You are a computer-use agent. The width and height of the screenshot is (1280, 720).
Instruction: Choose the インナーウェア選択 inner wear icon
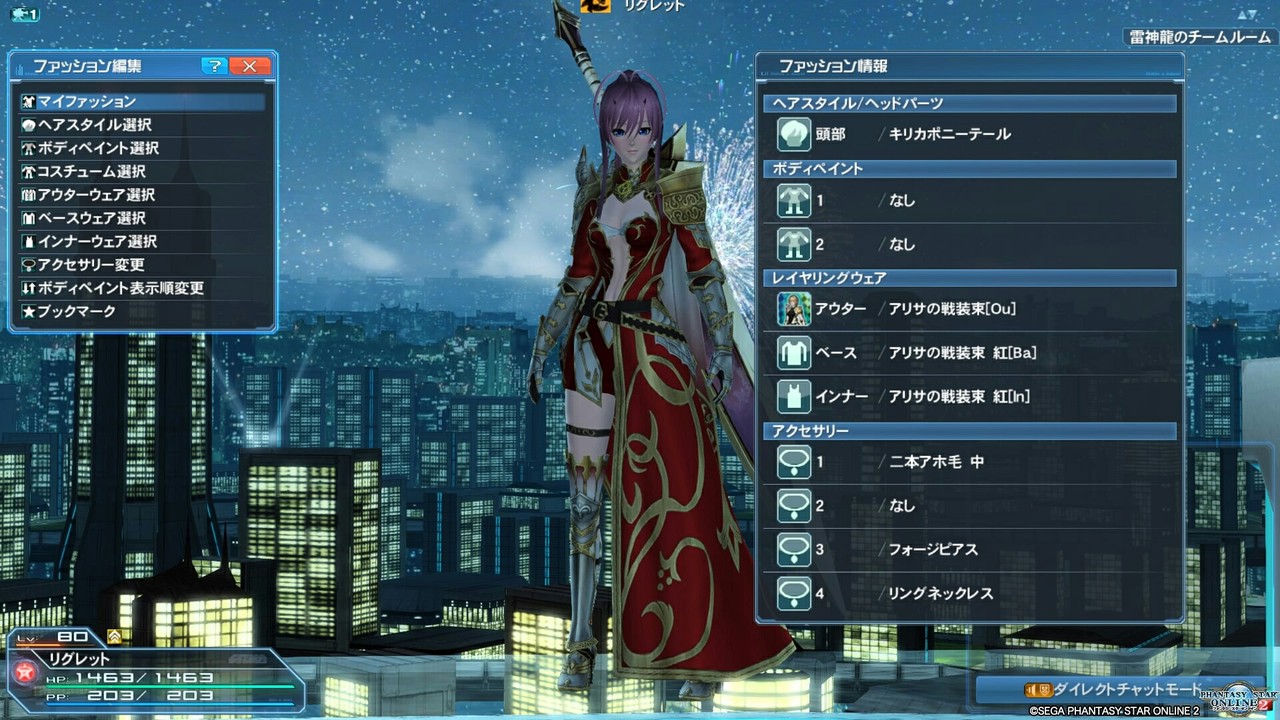(x=30, y=241)
